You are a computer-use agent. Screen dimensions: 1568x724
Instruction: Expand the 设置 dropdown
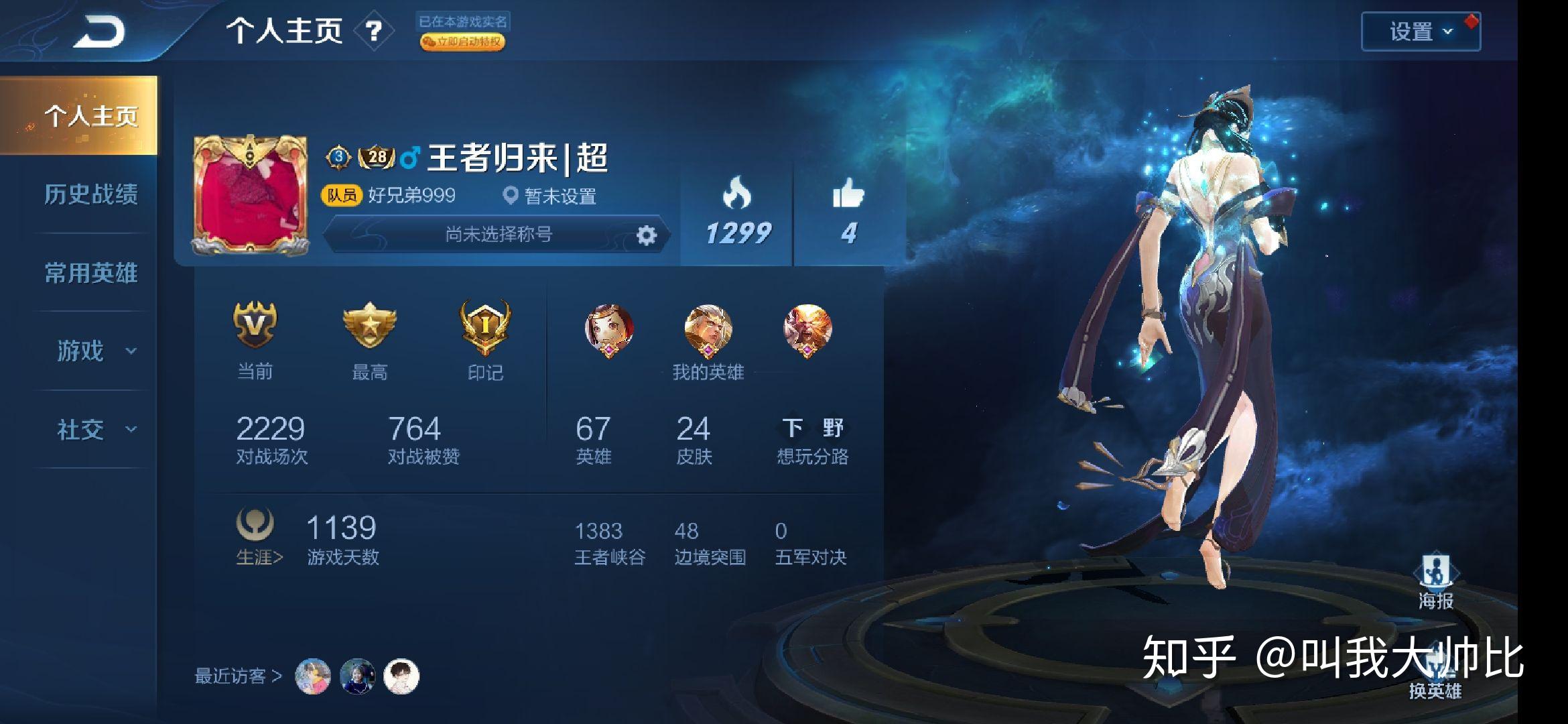point(1417,31)
